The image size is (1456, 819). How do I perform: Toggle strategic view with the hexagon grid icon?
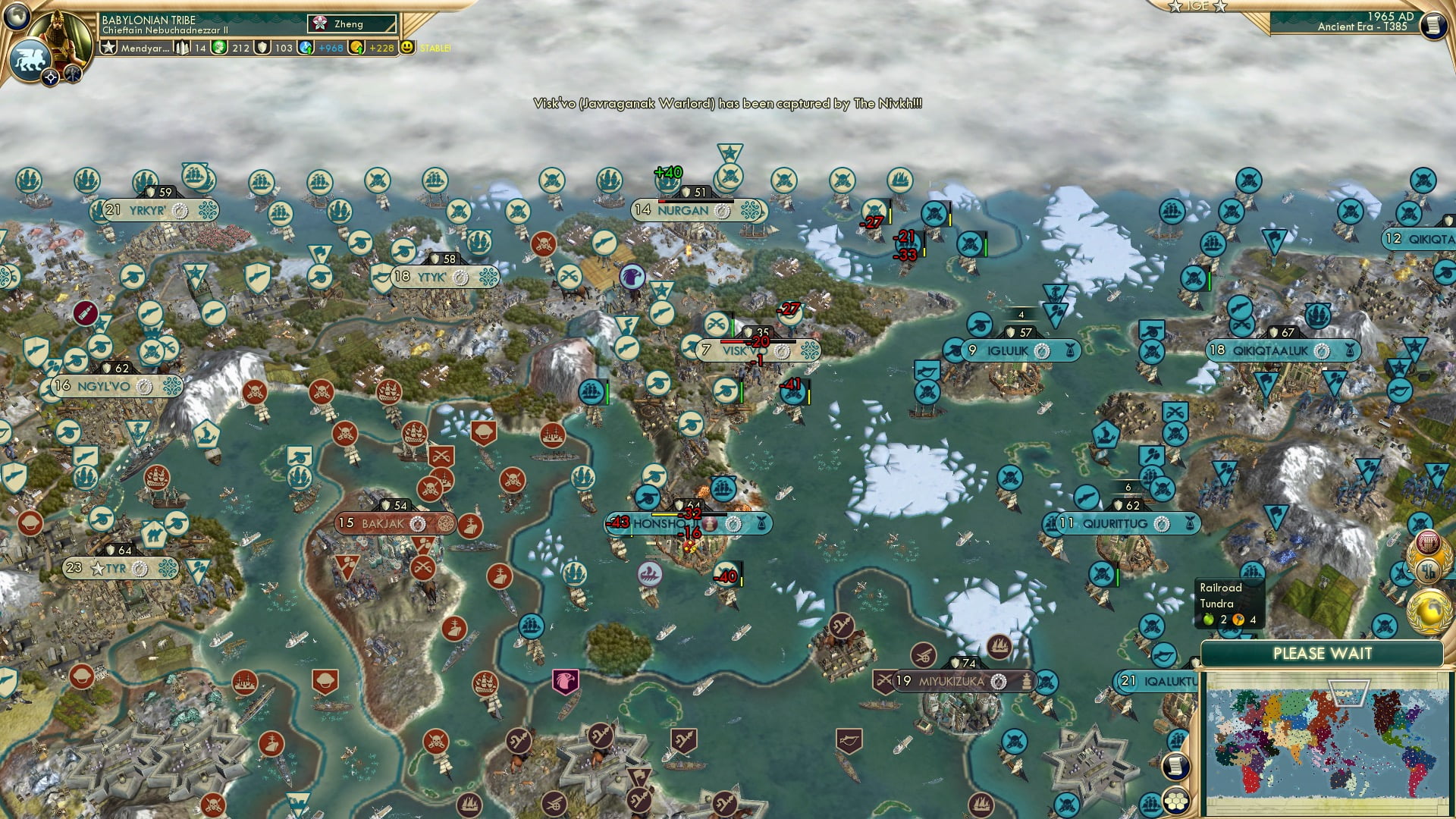(x=1175, y=801)
